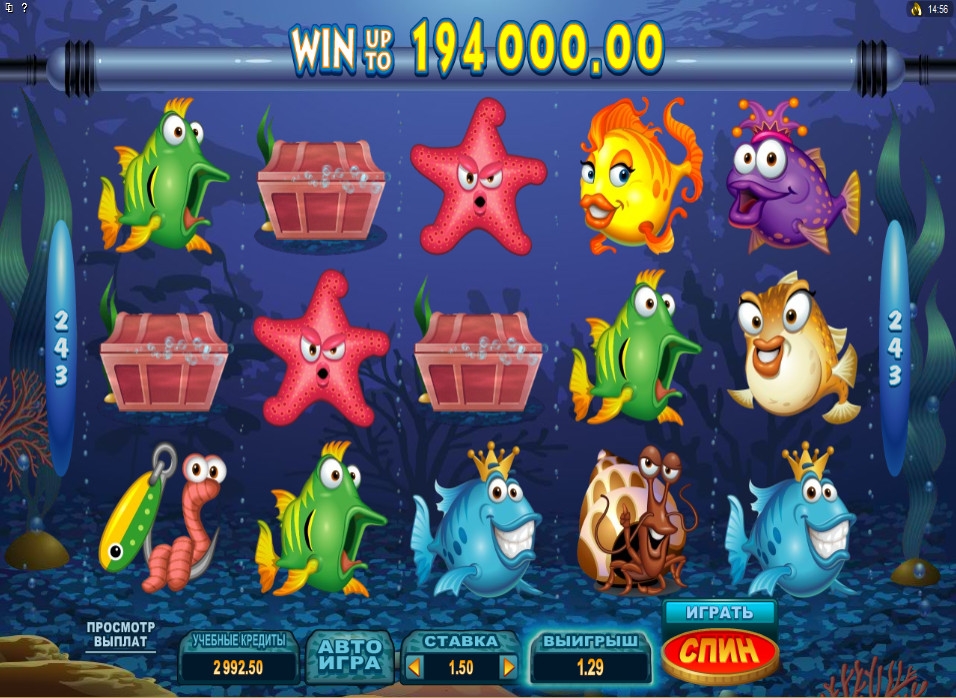The height and width of the screenshot is (698, 956).
Task: Spin the reels with the red СПИН button
Action: pos(720,653)
